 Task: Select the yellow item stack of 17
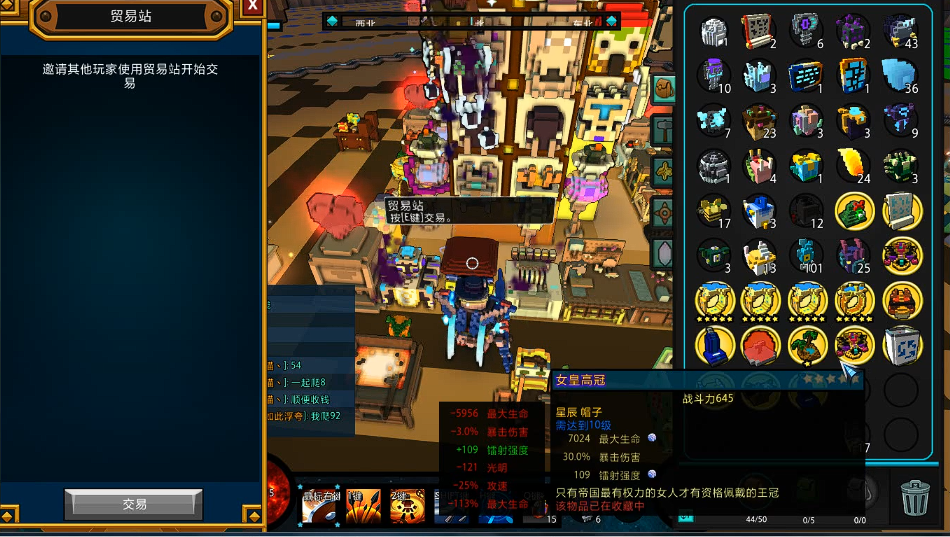715,210
